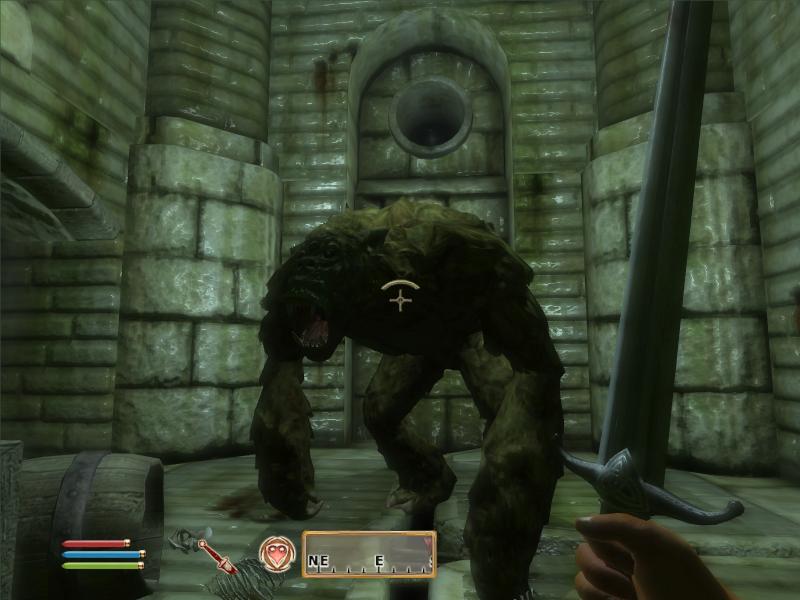Select the heart-shaped active spell icon
Screen dimensions: 800x600
[275, 553]
